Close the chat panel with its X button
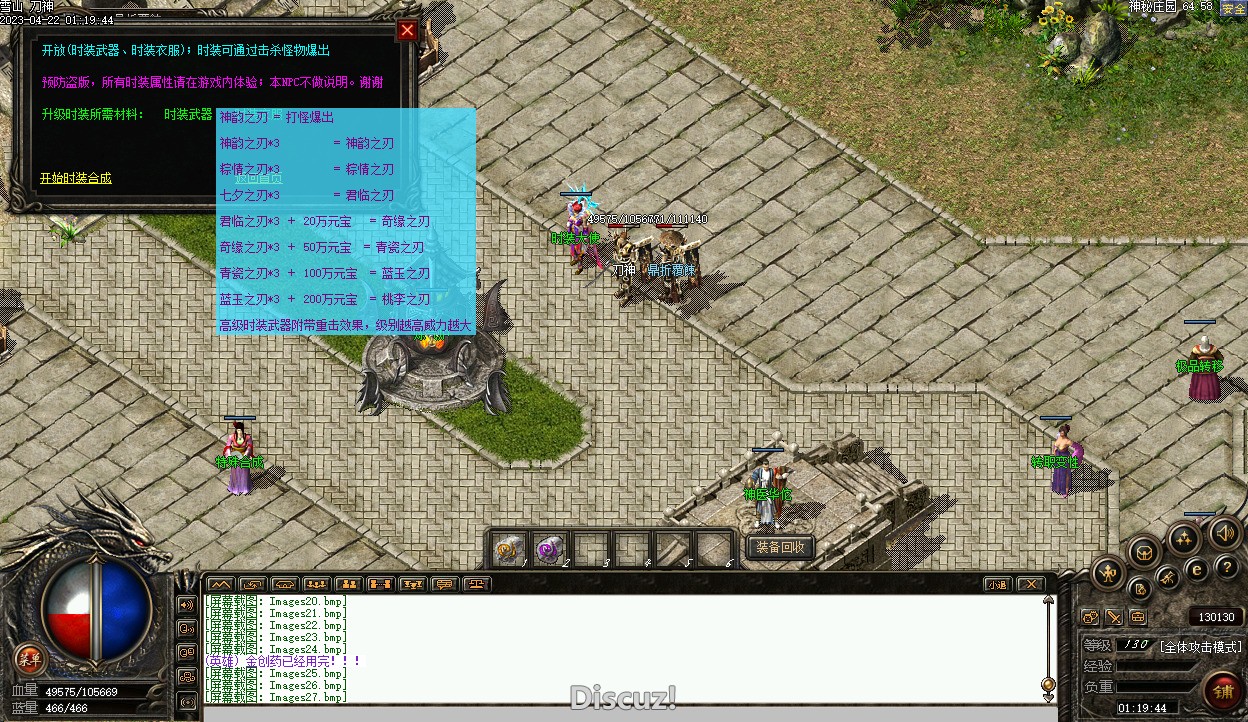 pos(1030,584)
